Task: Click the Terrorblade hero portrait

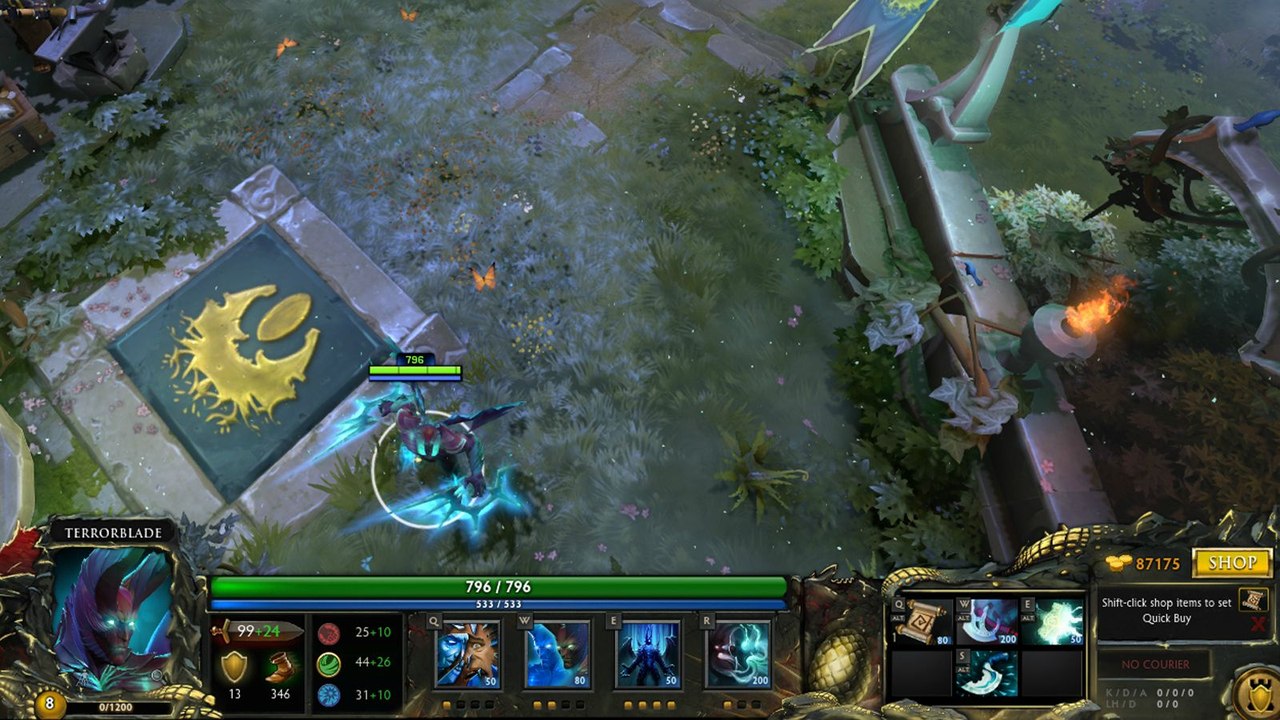Action: click(112, 608)
